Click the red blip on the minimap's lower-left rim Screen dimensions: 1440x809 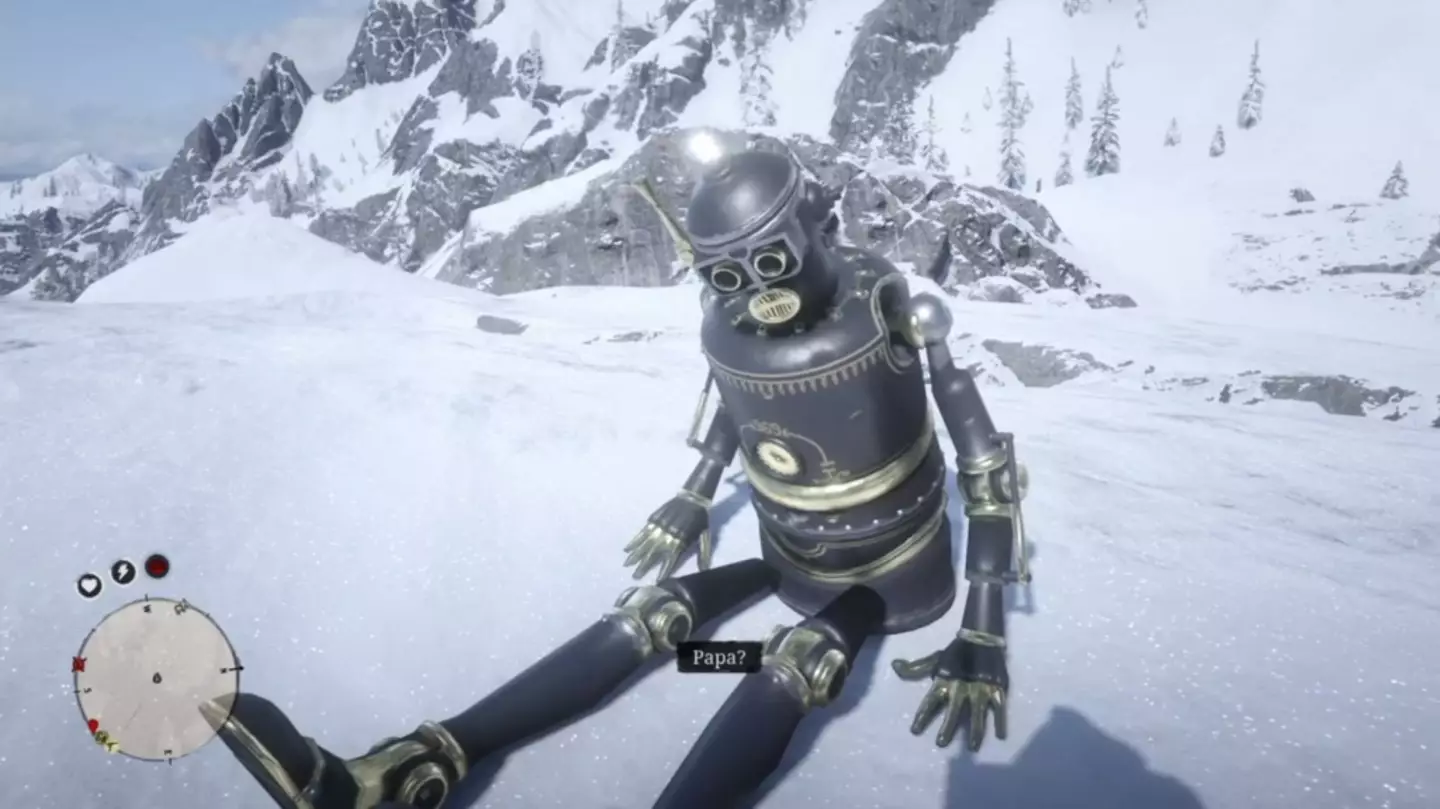pos(93,726)
